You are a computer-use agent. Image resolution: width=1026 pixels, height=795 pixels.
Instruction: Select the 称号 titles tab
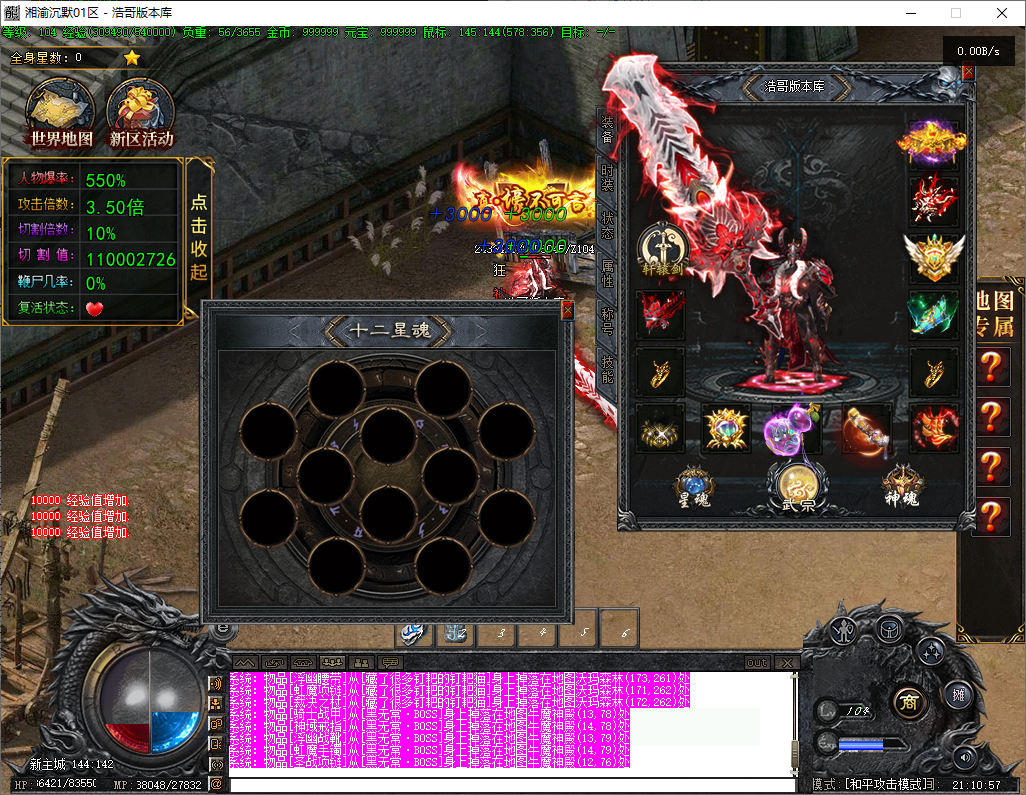(x=607, y=321)
